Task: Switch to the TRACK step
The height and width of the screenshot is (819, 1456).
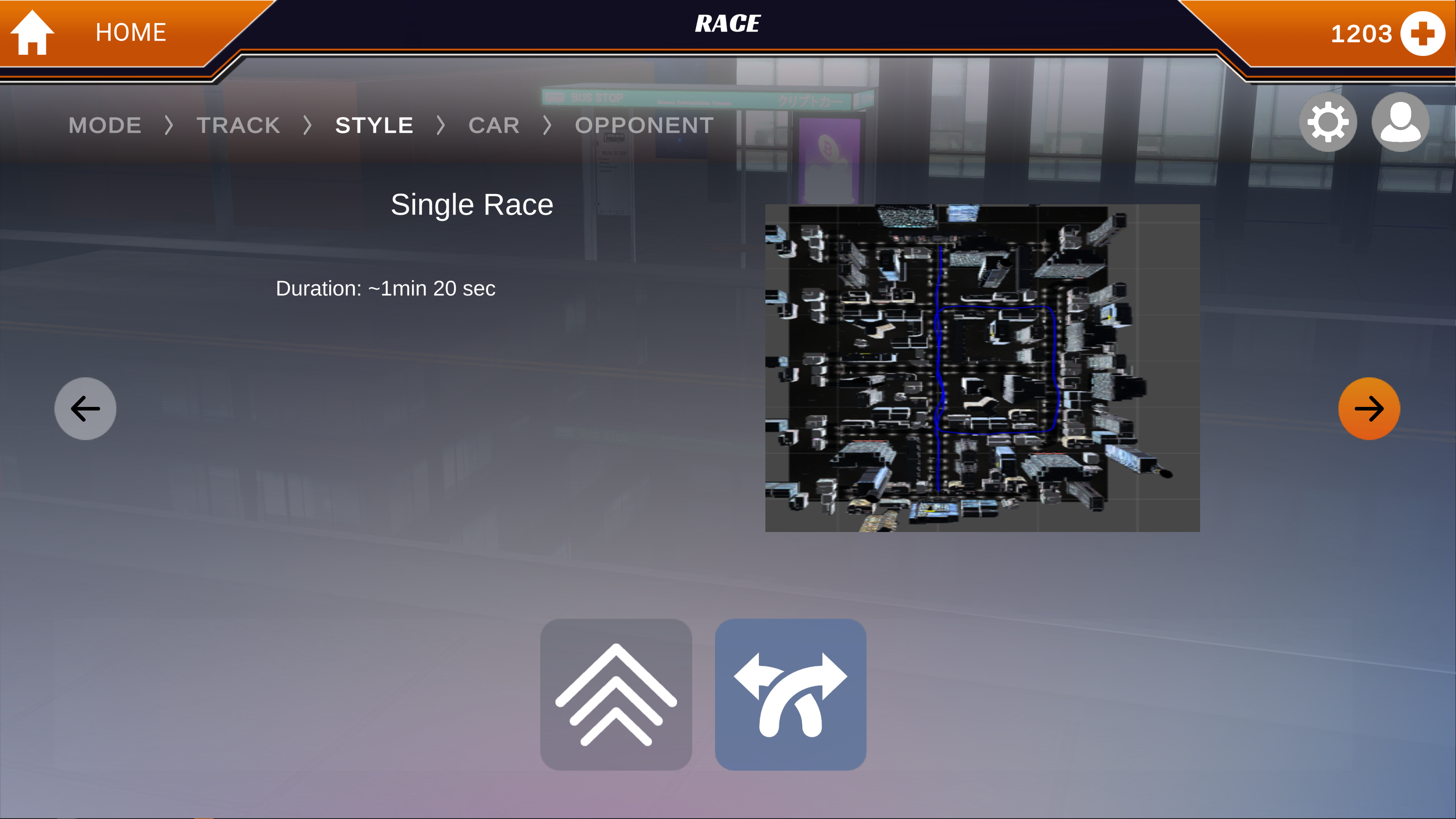Action: 238,126
